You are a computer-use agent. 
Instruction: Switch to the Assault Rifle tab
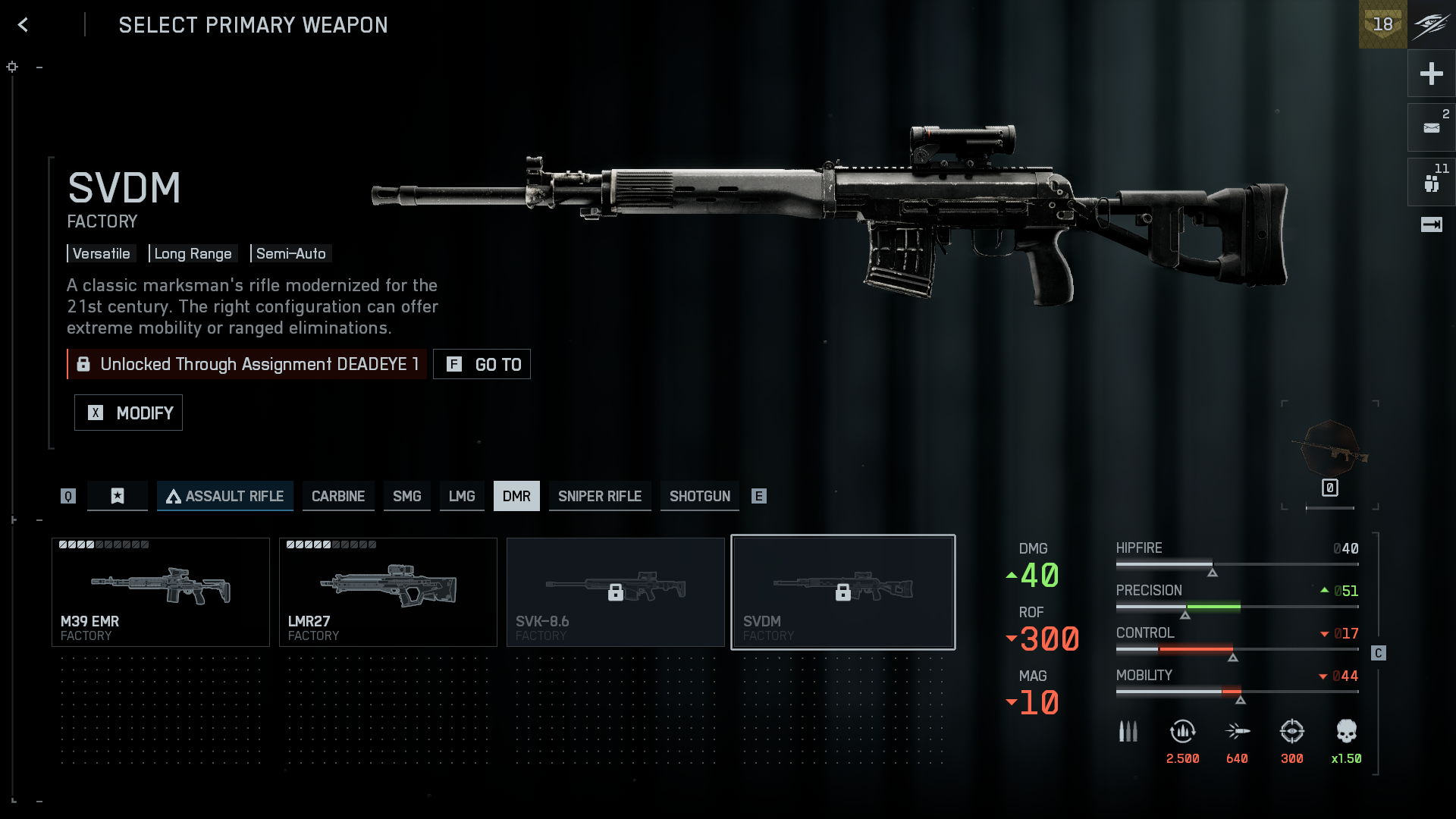click(225, 496)
